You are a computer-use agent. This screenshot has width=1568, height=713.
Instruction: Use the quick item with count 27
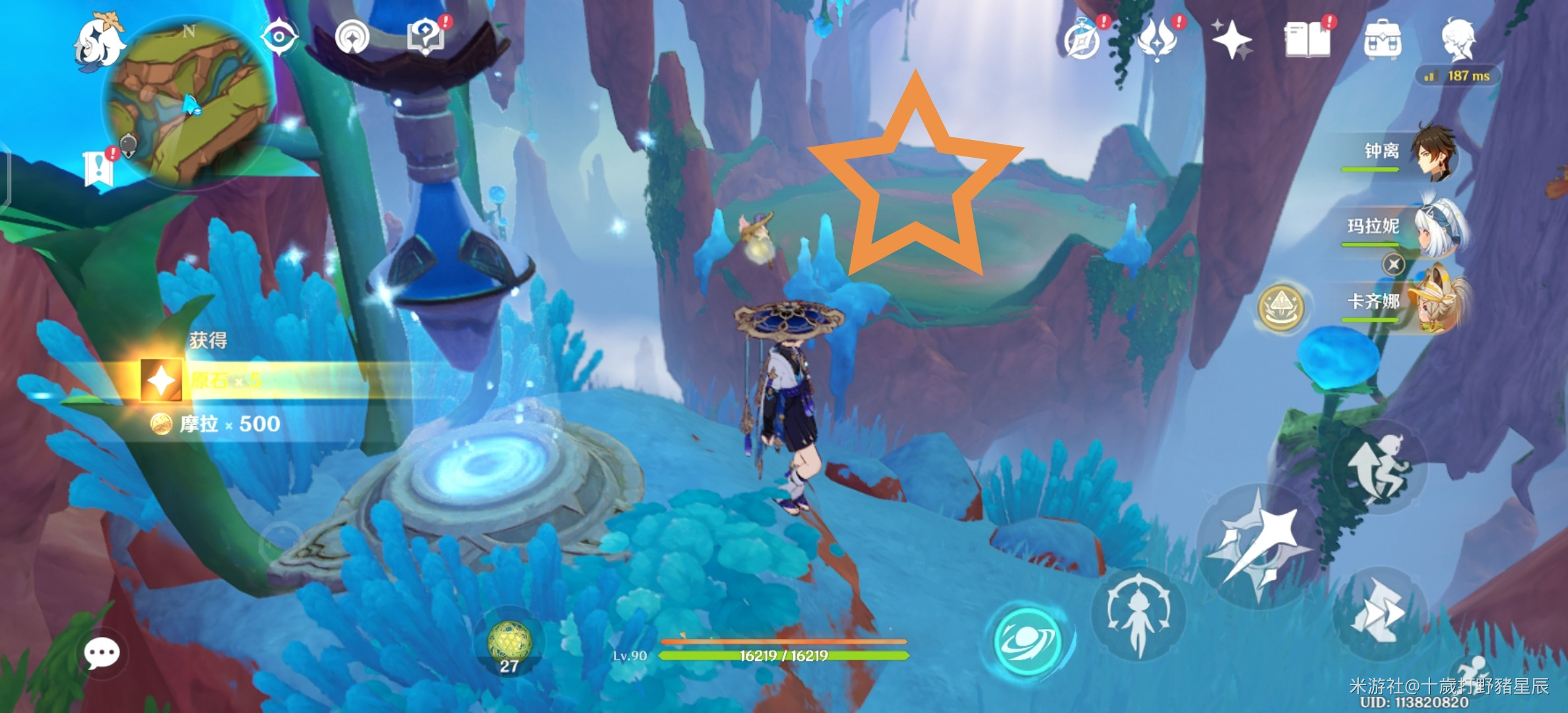(x=509, y=644)
